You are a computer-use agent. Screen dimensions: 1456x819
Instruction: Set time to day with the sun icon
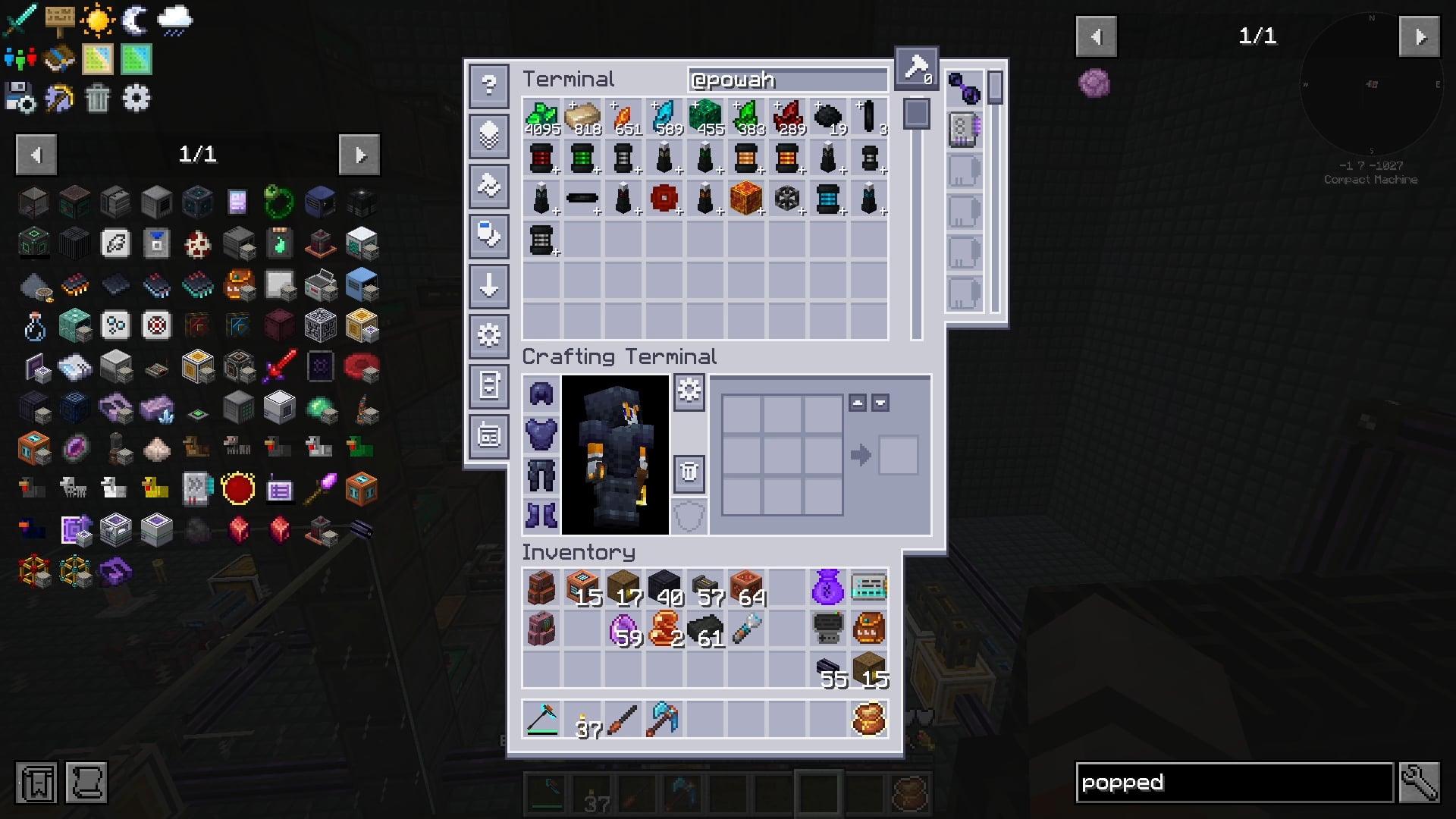click(x=98, y=20)
